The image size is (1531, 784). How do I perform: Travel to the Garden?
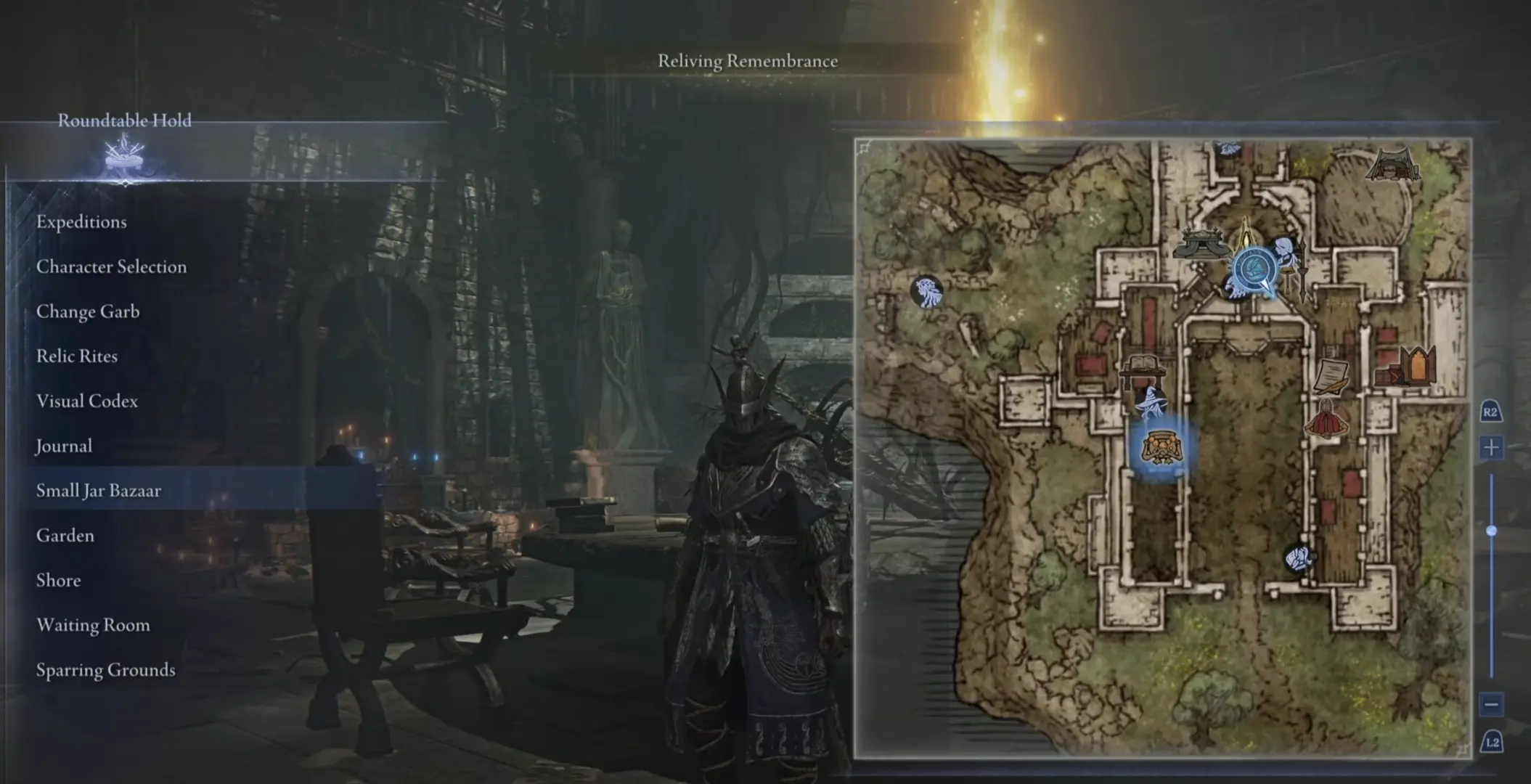click(x=65, y=536)
